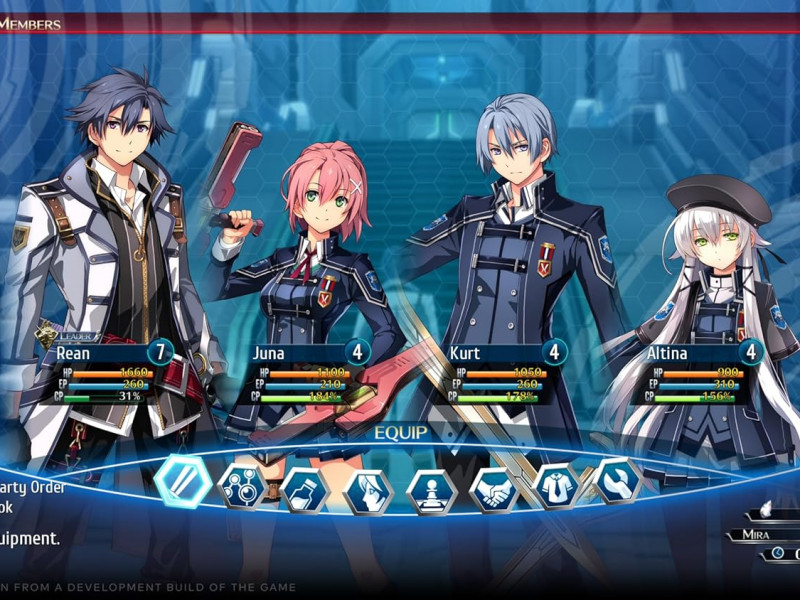Choose the character face profile icon
800x600 pixels.
(368, 492)
